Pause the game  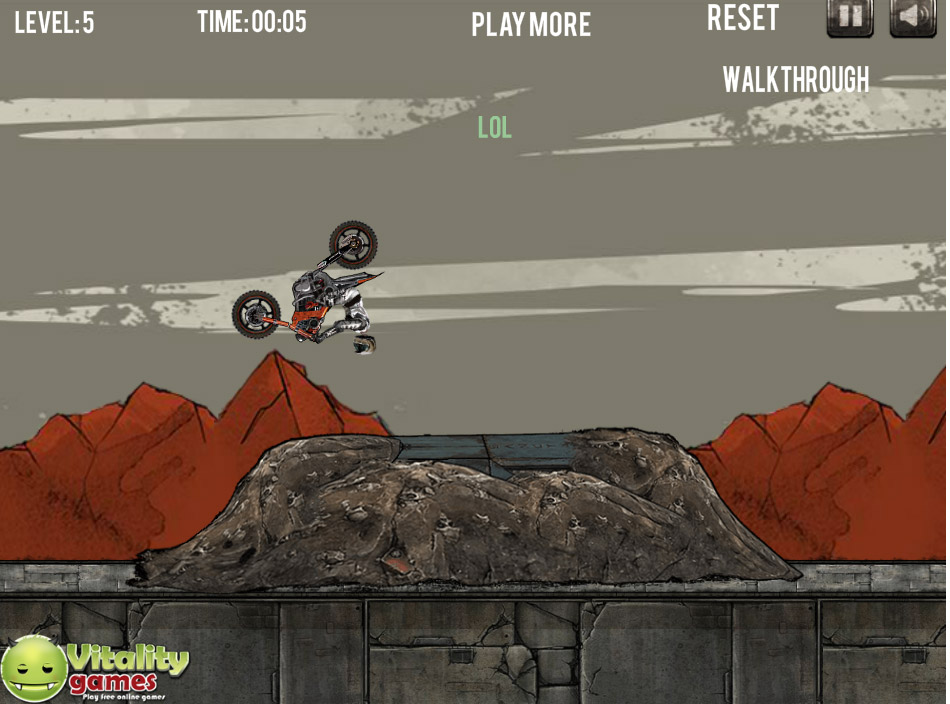click(850, 17)
